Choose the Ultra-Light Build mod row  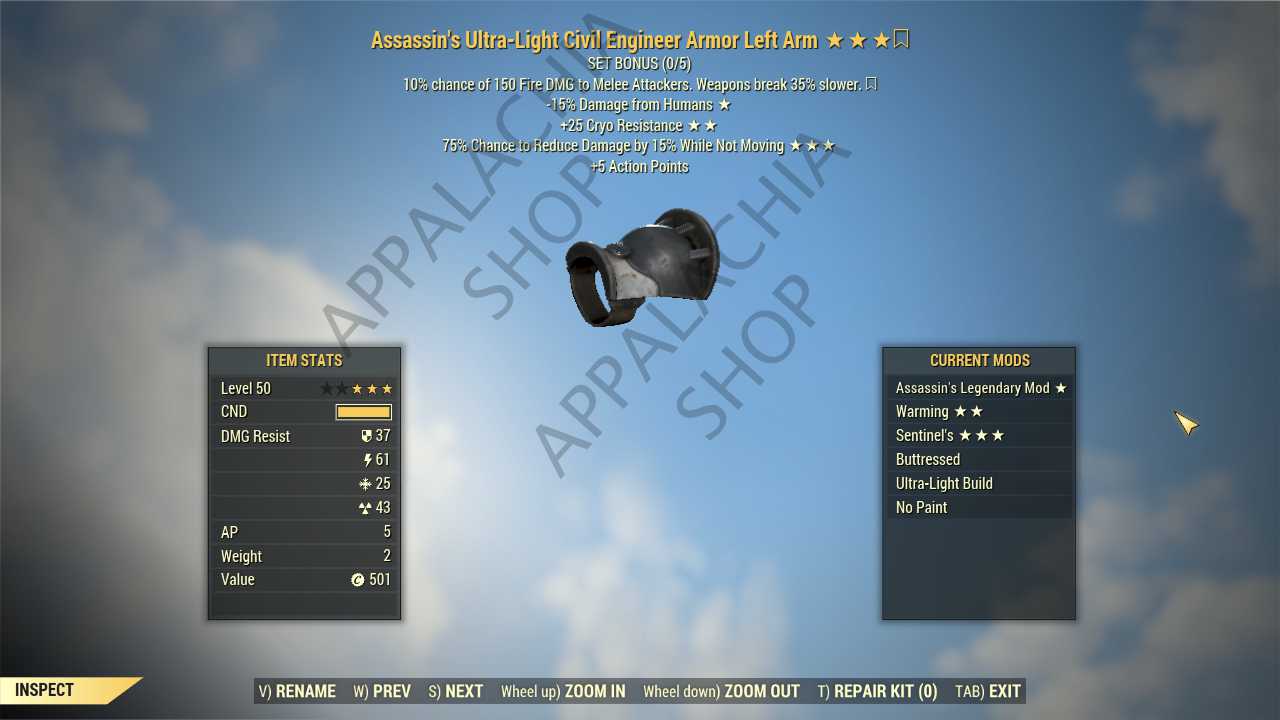tap(979, 484)
